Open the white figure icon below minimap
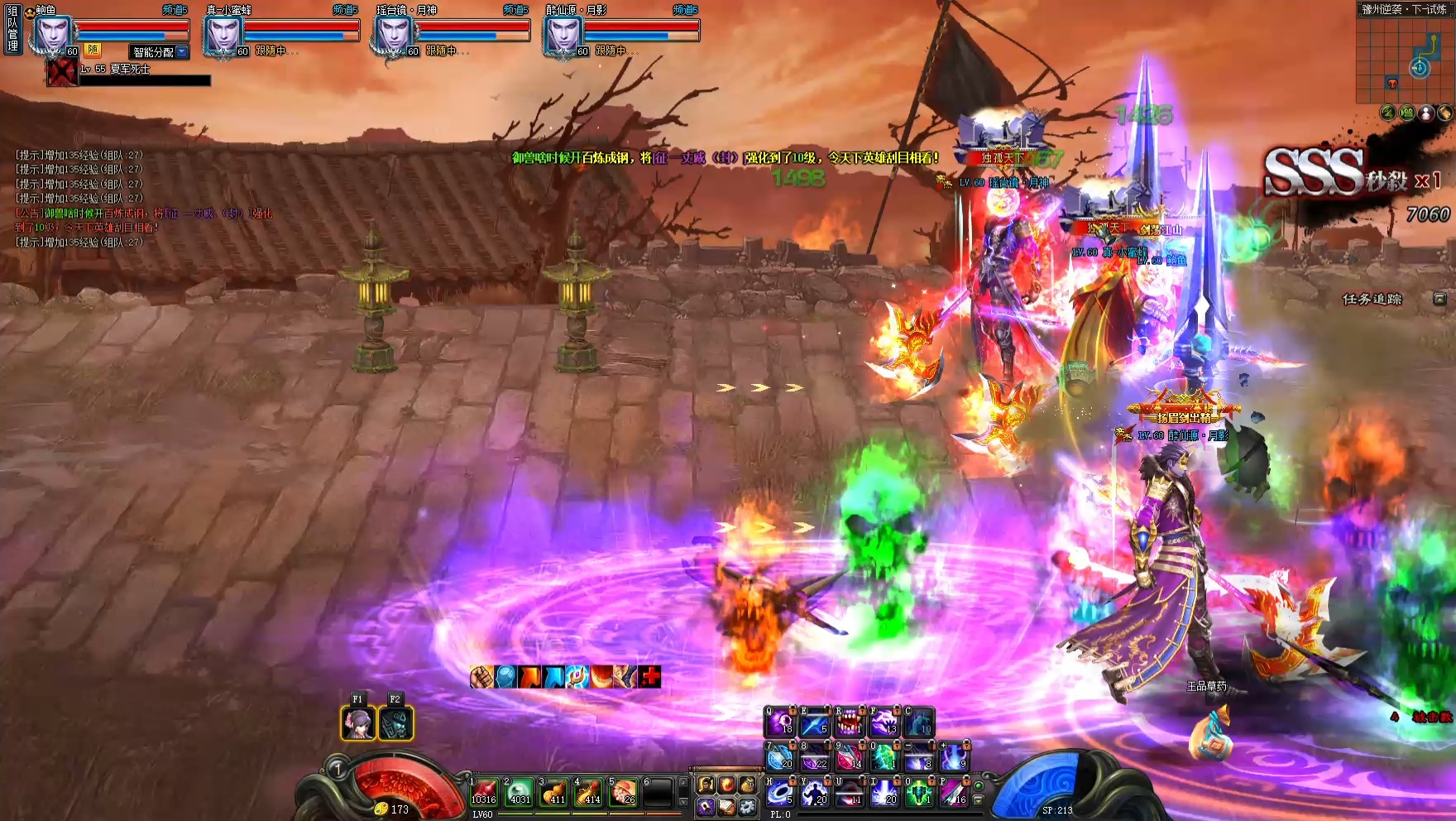 [x=1425, y=113]
